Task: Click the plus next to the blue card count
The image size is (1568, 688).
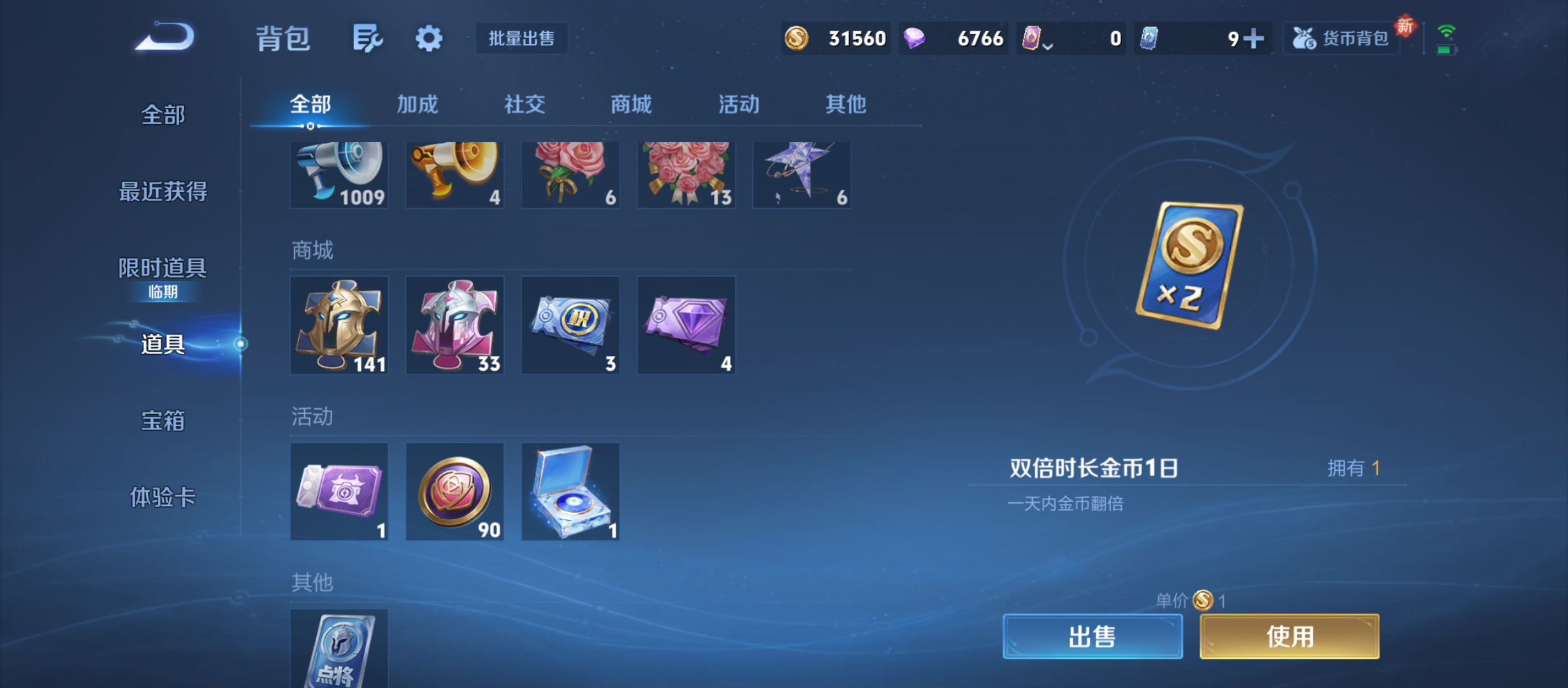Action: [1253, 38]
